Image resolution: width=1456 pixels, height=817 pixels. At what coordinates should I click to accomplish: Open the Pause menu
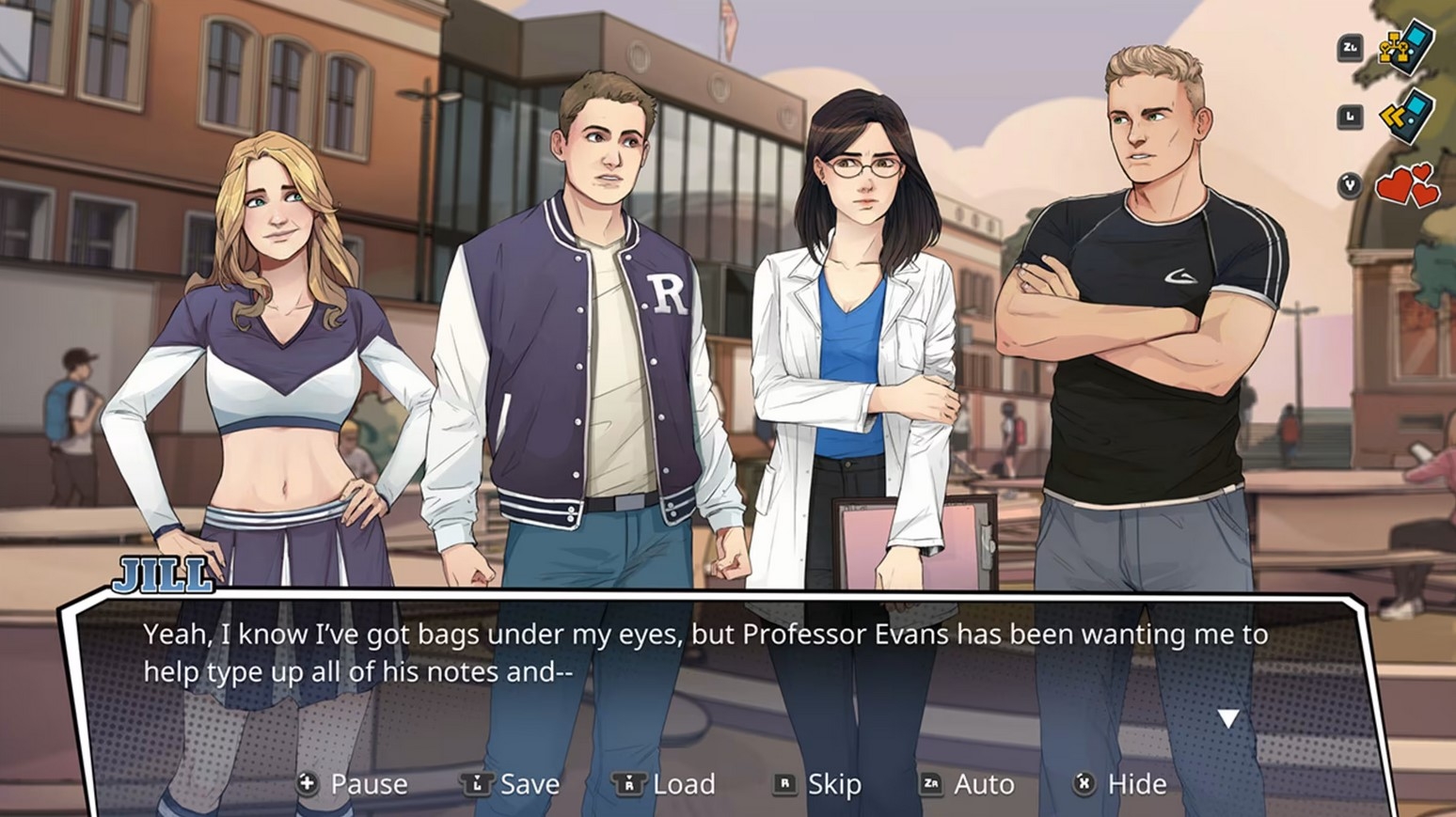coord(354,783)
